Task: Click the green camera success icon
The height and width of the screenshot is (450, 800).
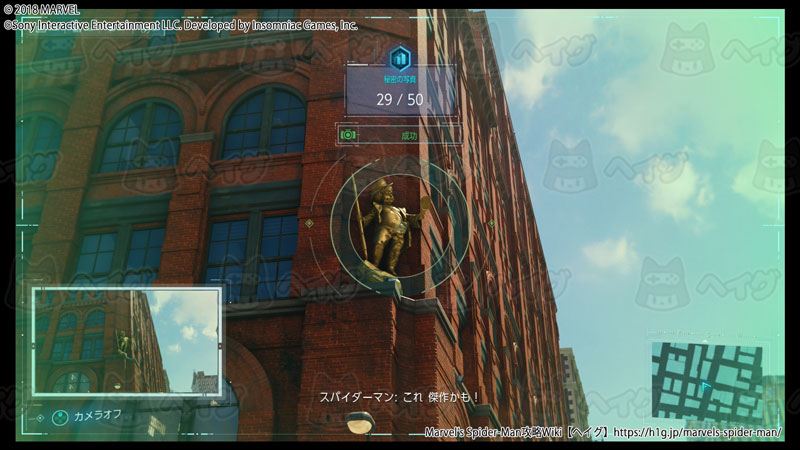Action: point(348,134)
